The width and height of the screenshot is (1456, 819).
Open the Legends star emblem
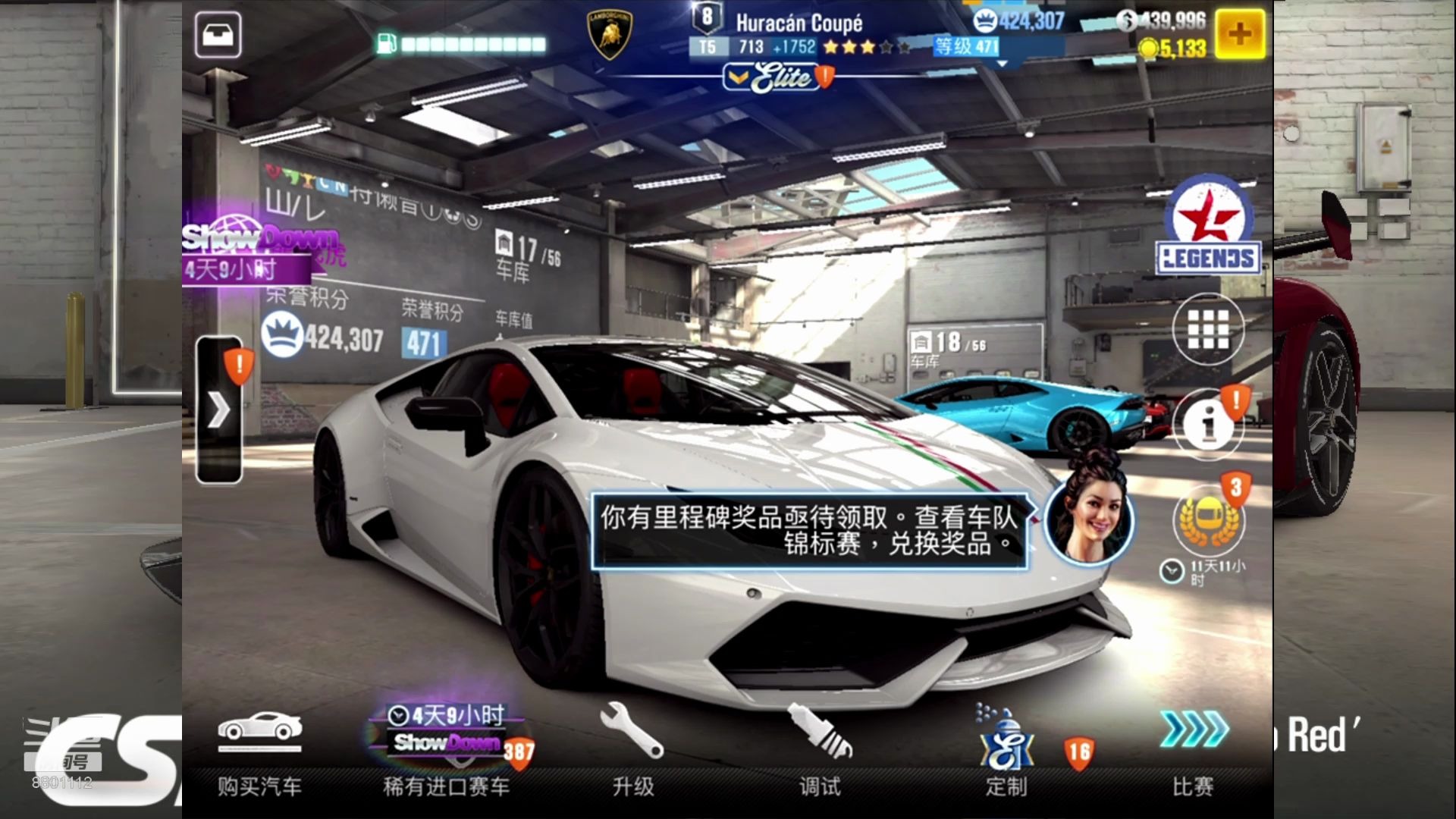coord(1208,226)
